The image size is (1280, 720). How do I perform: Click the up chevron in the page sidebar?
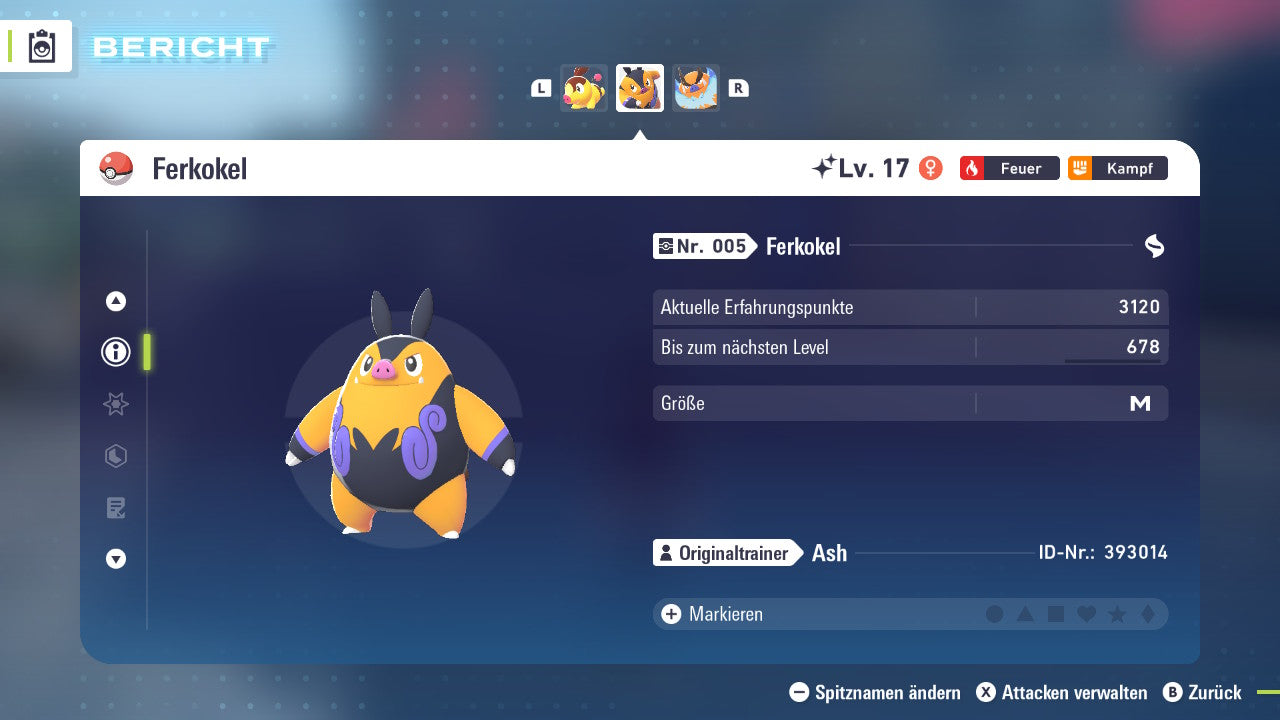(x=115, y=300)
